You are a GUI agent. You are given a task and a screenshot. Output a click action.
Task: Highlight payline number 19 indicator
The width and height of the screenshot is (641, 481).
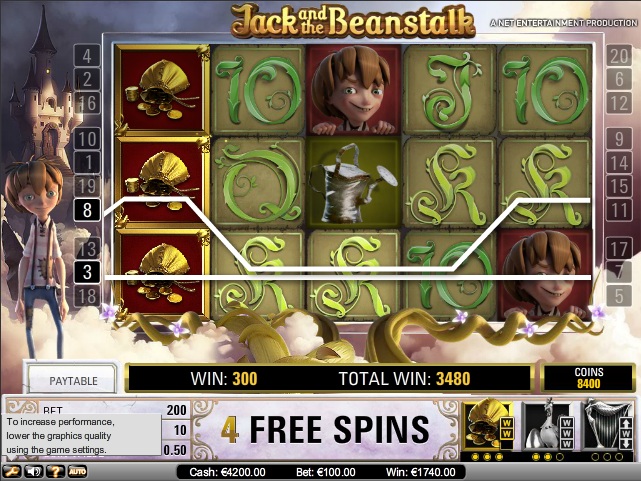[88, 184]
